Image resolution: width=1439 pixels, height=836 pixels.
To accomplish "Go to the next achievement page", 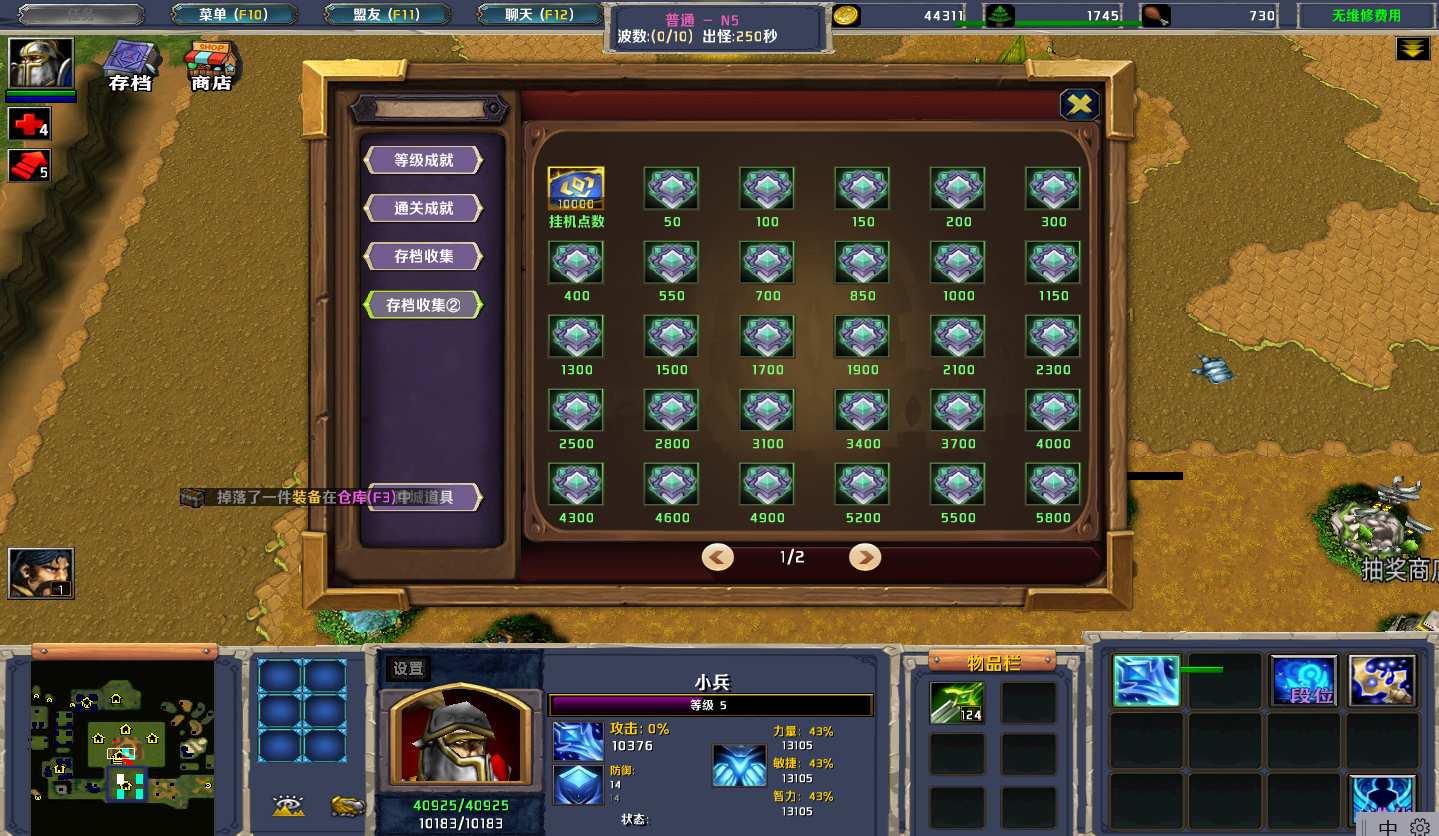I will (865, 557).
